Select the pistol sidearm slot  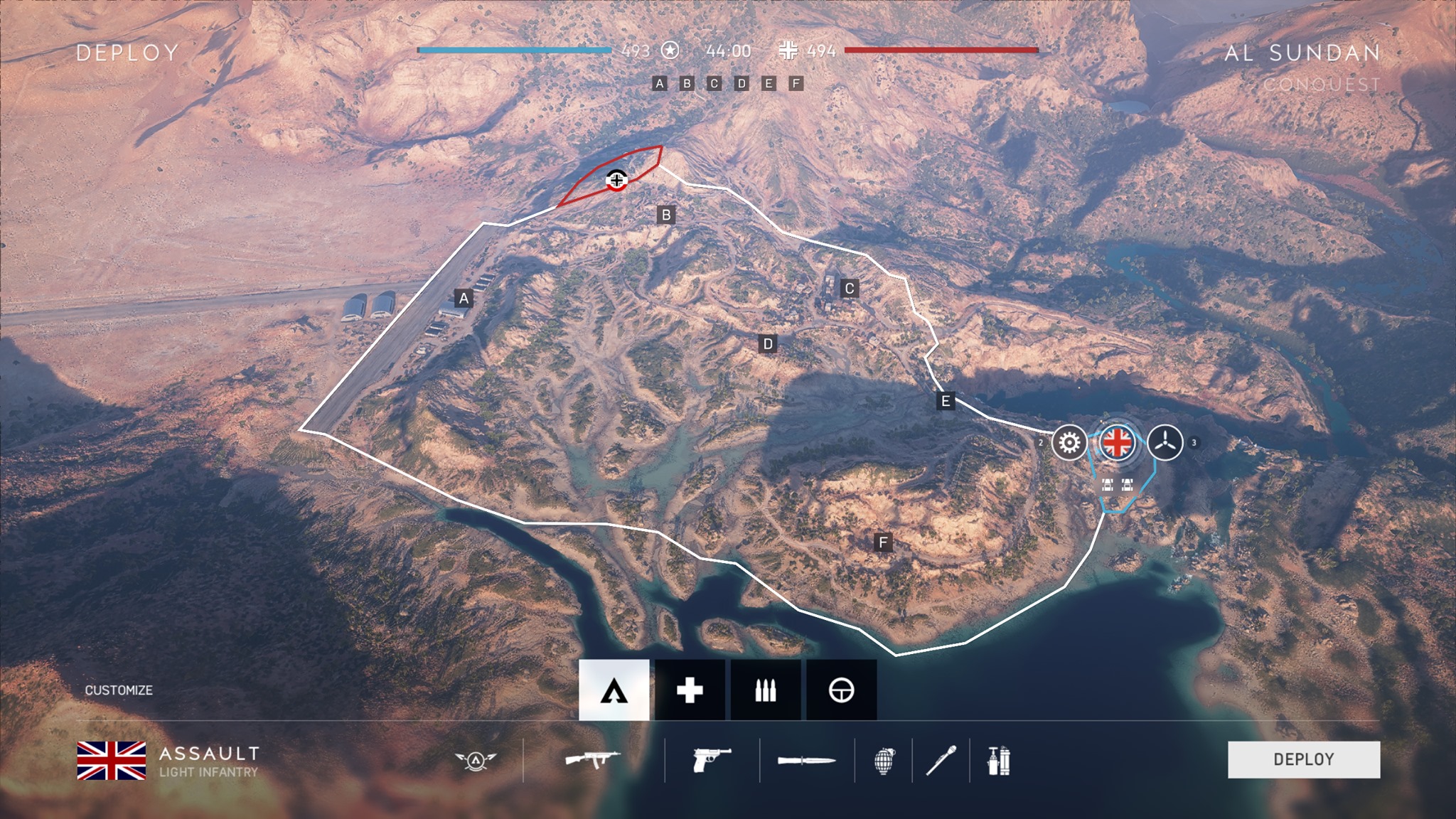712,760
